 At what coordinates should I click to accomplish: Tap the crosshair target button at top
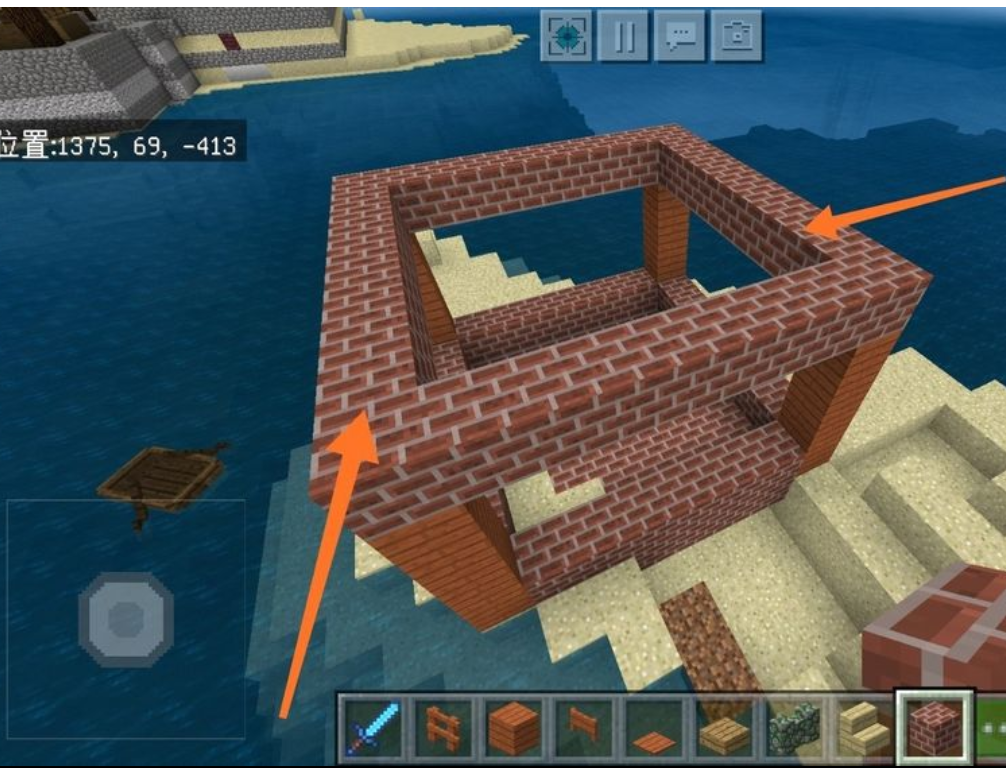tap(567, 36)
